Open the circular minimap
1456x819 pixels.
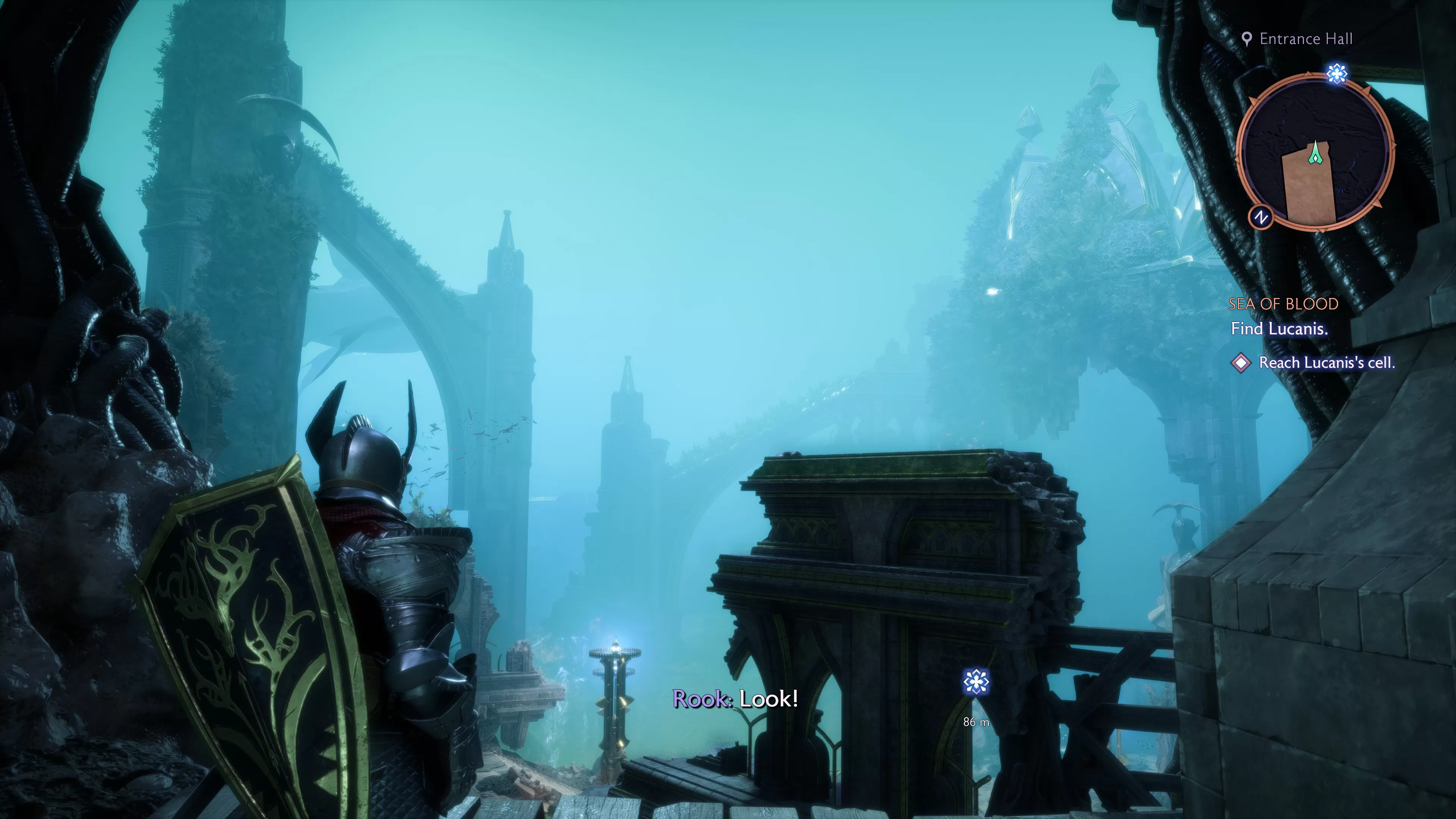[x=1315, y=152]
